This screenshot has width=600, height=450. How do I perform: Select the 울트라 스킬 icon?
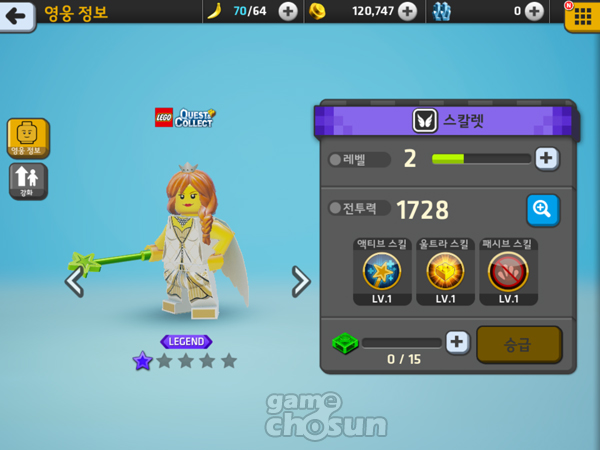click(x=445, y=270)
